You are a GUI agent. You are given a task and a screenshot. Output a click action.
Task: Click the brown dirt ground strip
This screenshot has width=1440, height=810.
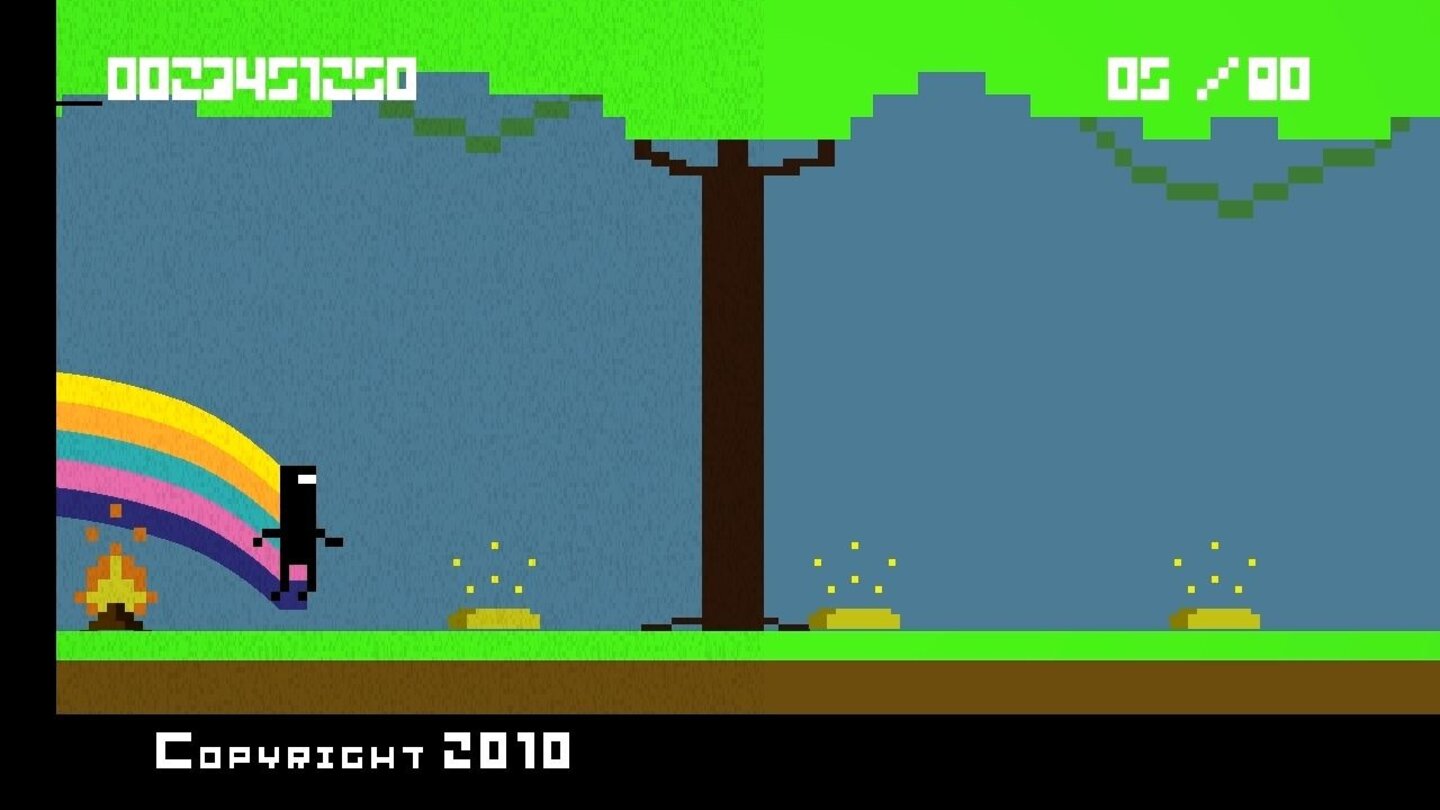[x=700, y=680]
